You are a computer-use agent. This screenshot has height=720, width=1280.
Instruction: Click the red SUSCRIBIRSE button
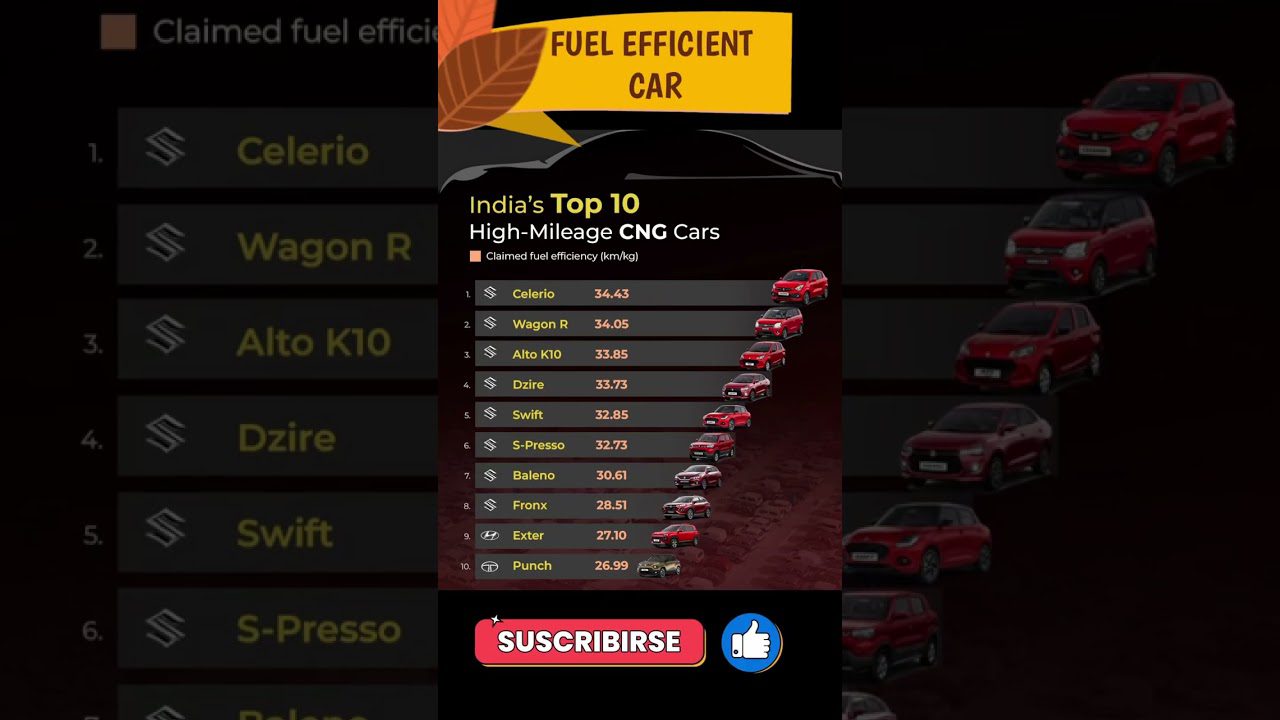[589, 642]
